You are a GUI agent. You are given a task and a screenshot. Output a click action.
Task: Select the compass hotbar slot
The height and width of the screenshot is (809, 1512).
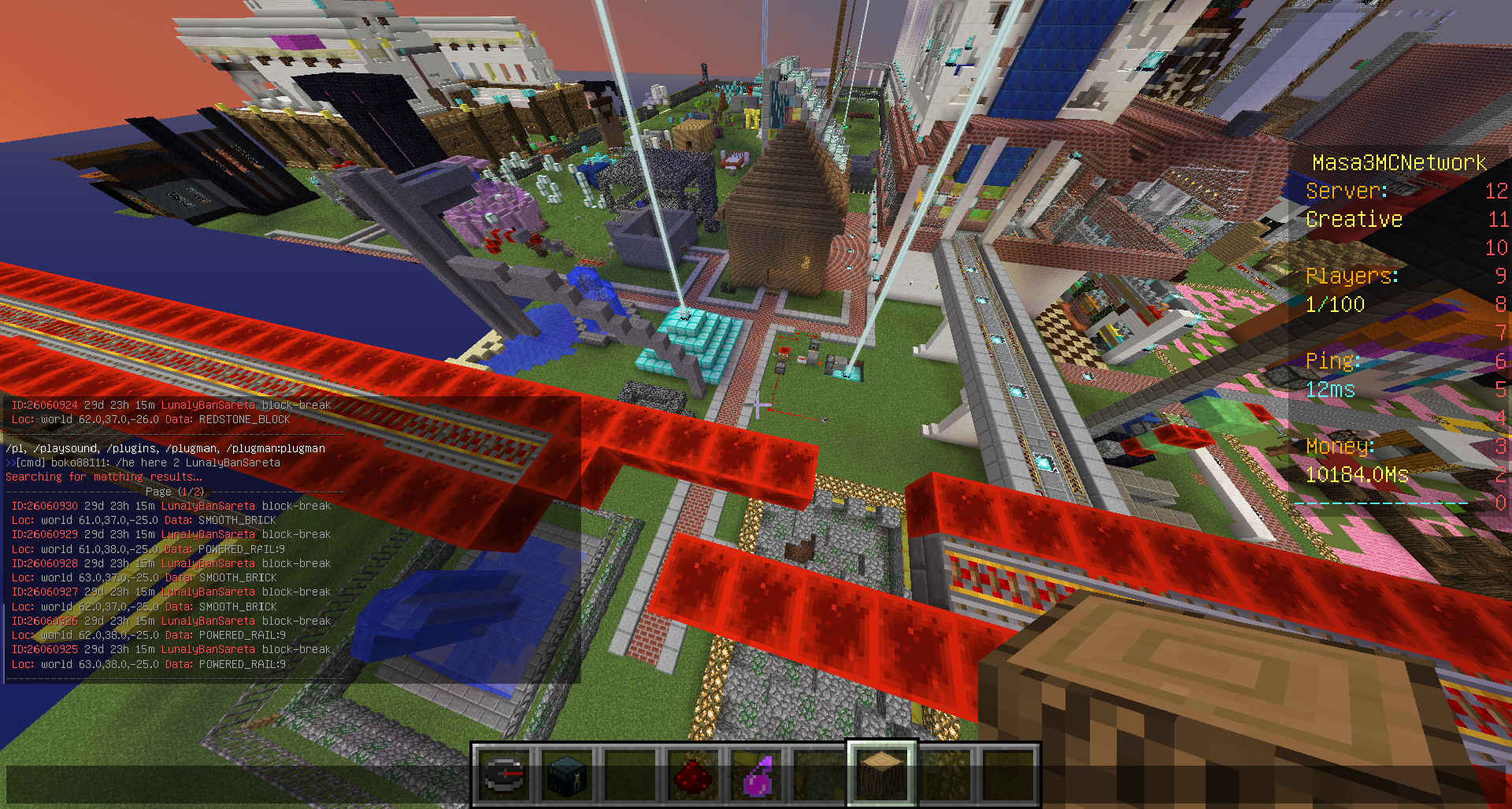tap(504, 774)
